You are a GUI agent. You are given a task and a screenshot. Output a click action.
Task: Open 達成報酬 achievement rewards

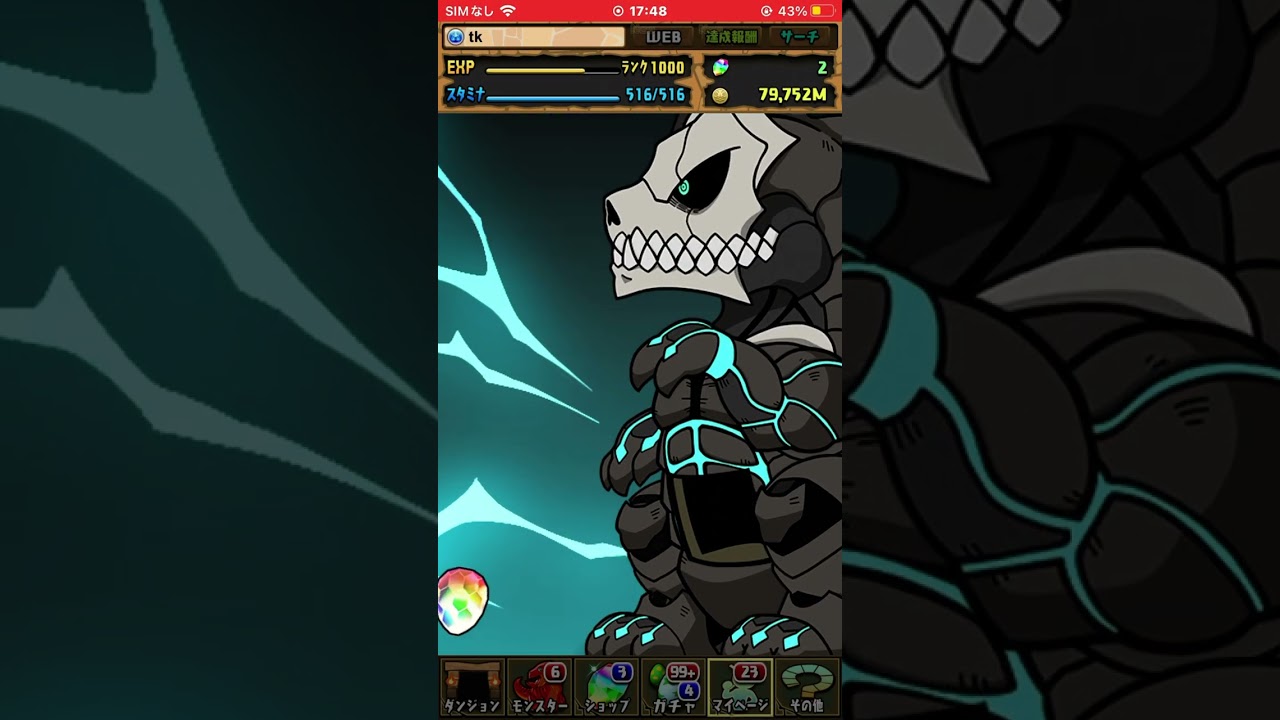click(732, 37)
